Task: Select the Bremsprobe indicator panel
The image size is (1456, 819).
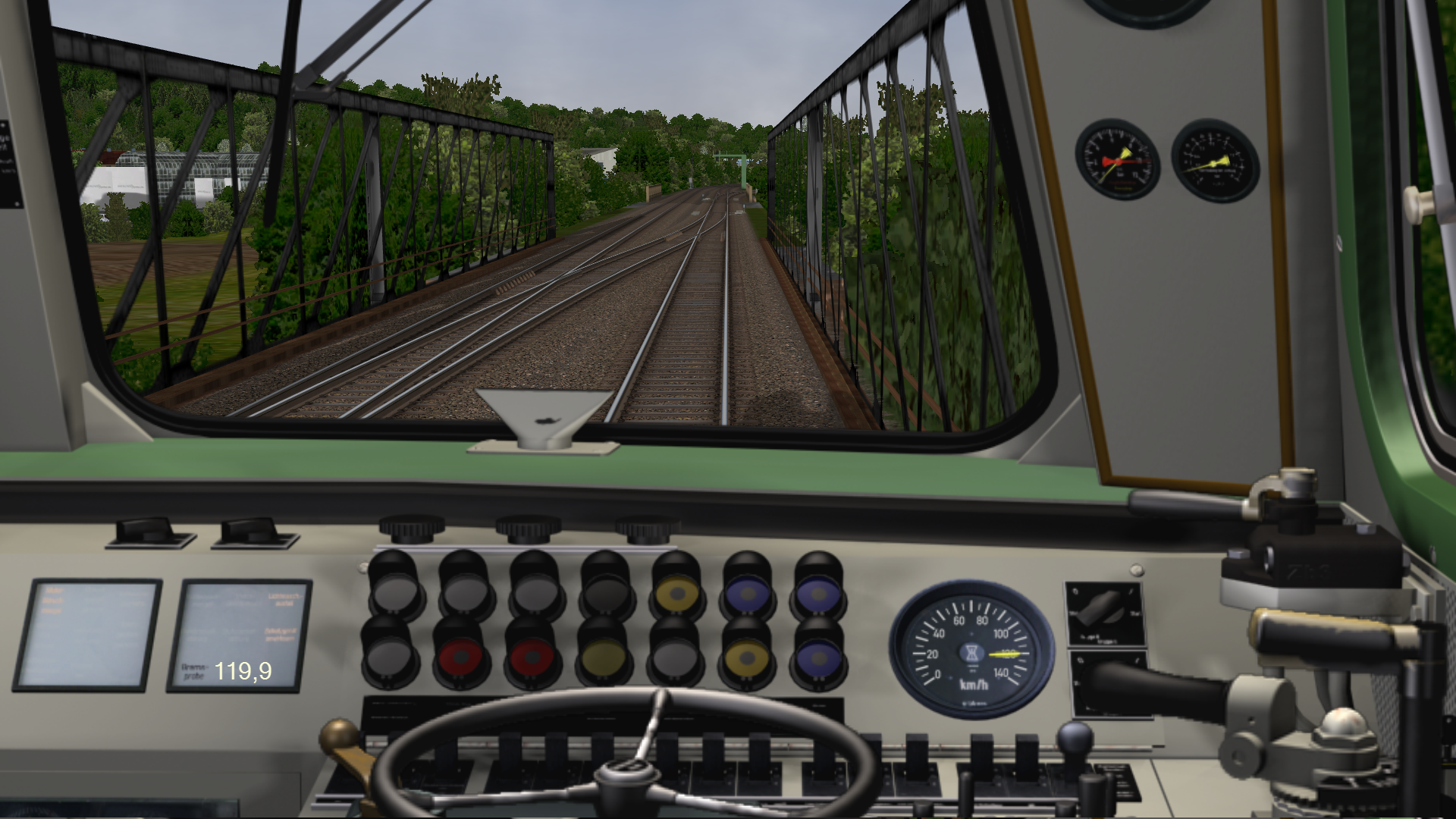Action: click(238, 635)
